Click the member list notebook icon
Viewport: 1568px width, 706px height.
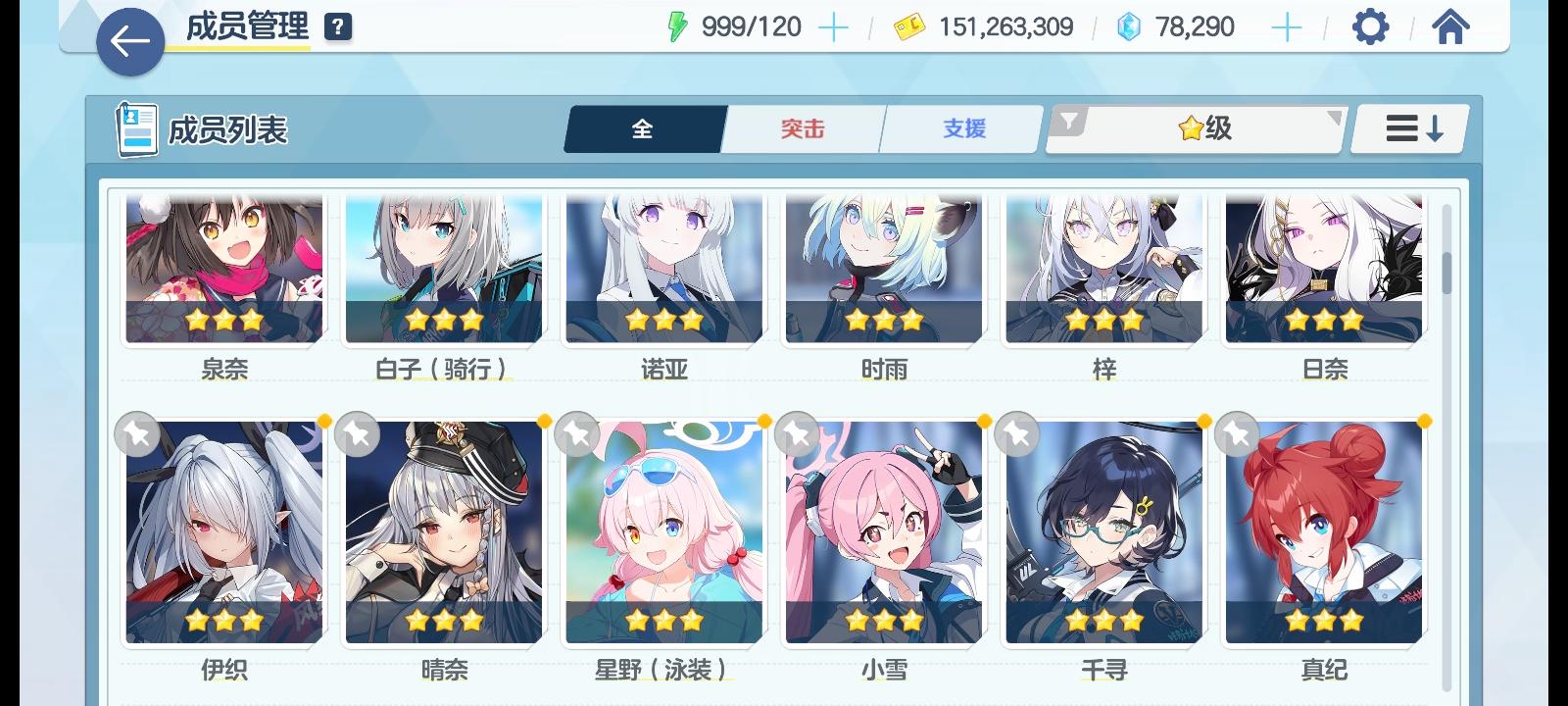click(x=134, y=128)
